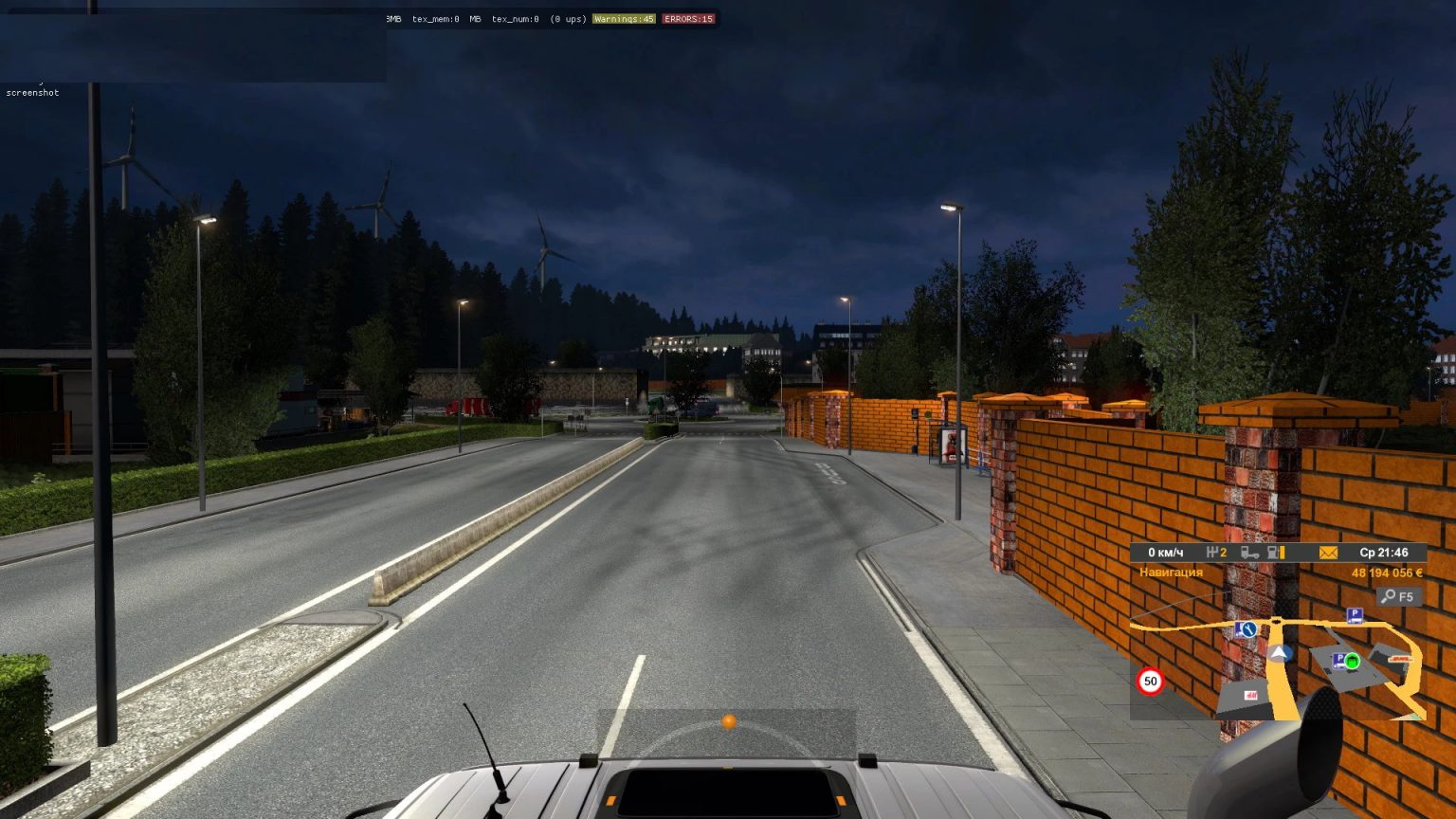Click the service wrench icon on the minimap

(1247, 629)
